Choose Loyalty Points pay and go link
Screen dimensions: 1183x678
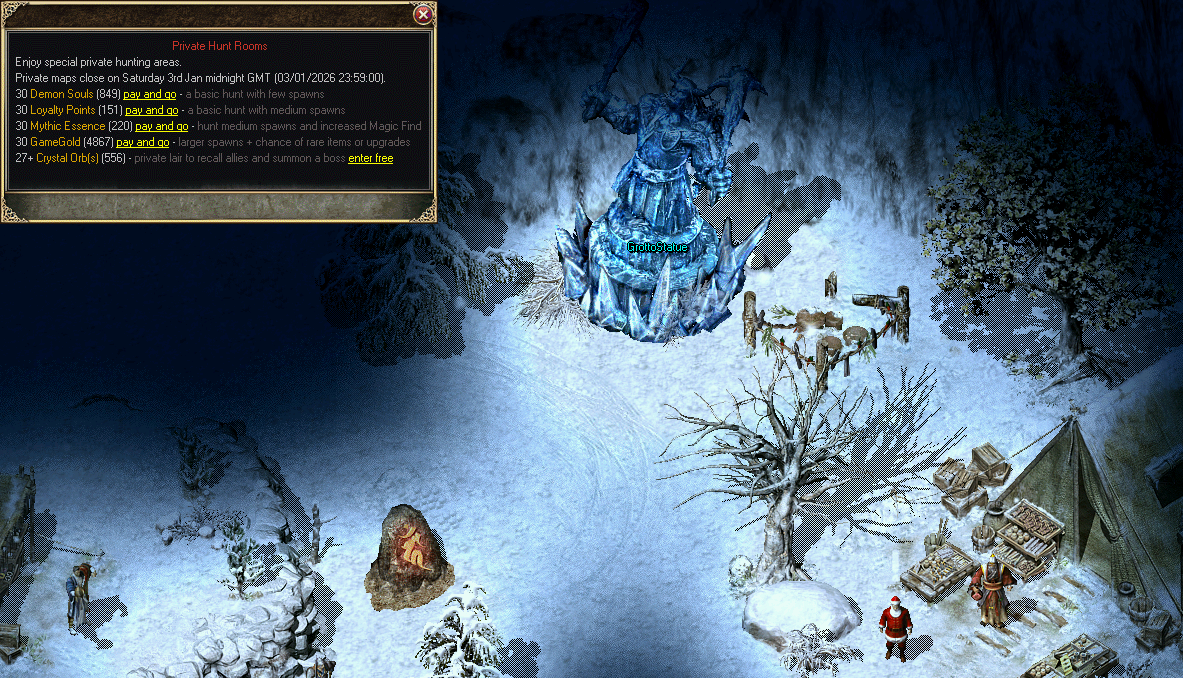[151, 110]
